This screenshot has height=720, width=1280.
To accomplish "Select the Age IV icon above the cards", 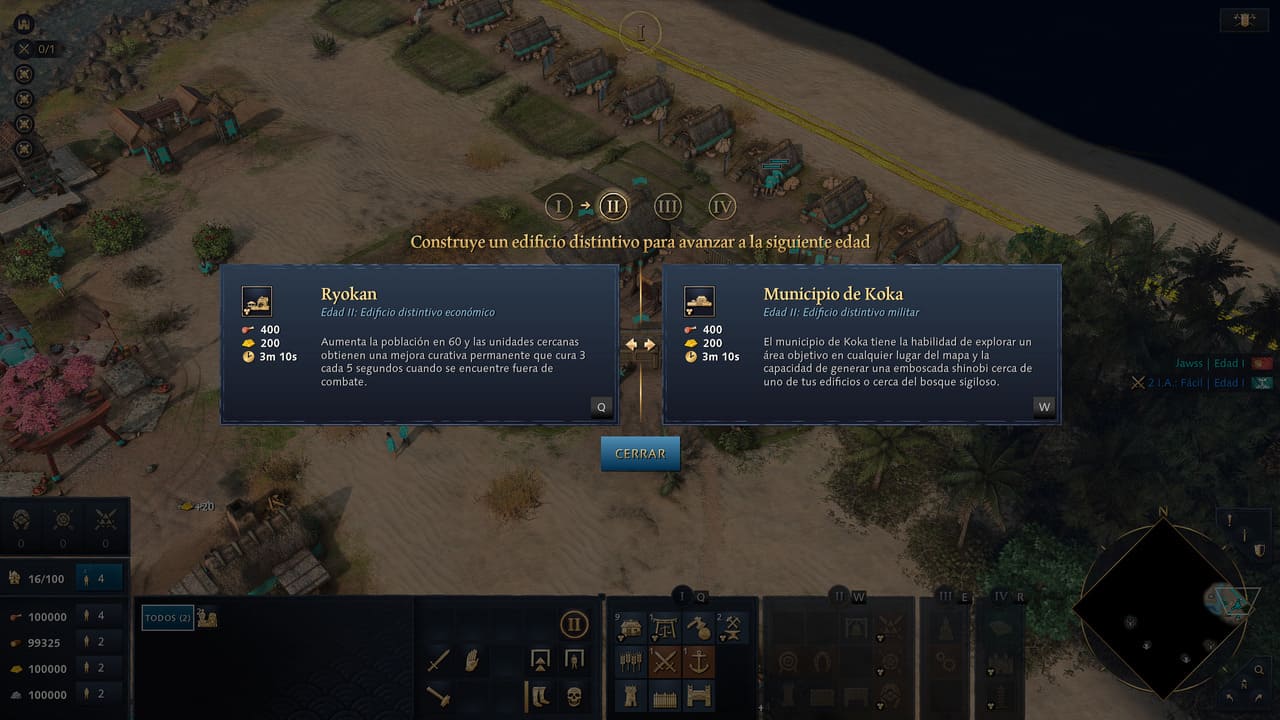I will point(722,207).
